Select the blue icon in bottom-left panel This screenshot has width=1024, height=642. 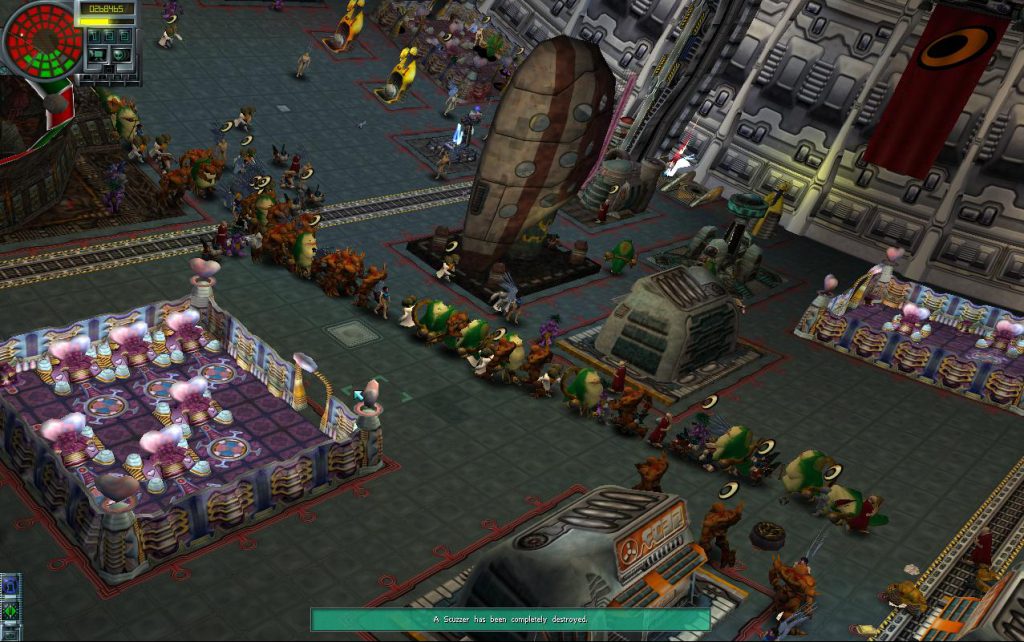point(10,586)
